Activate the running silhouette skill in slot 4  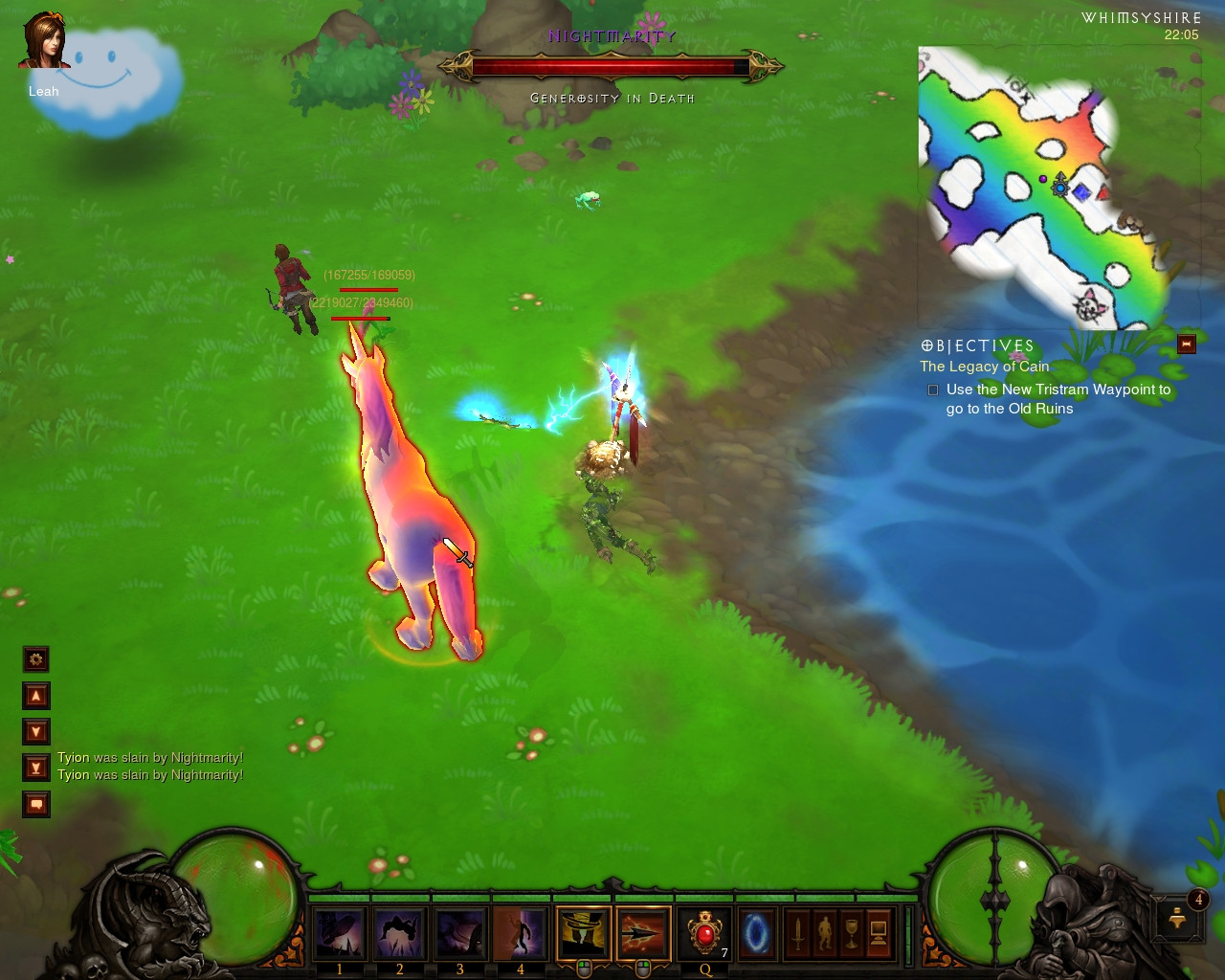tap(520, 932)
